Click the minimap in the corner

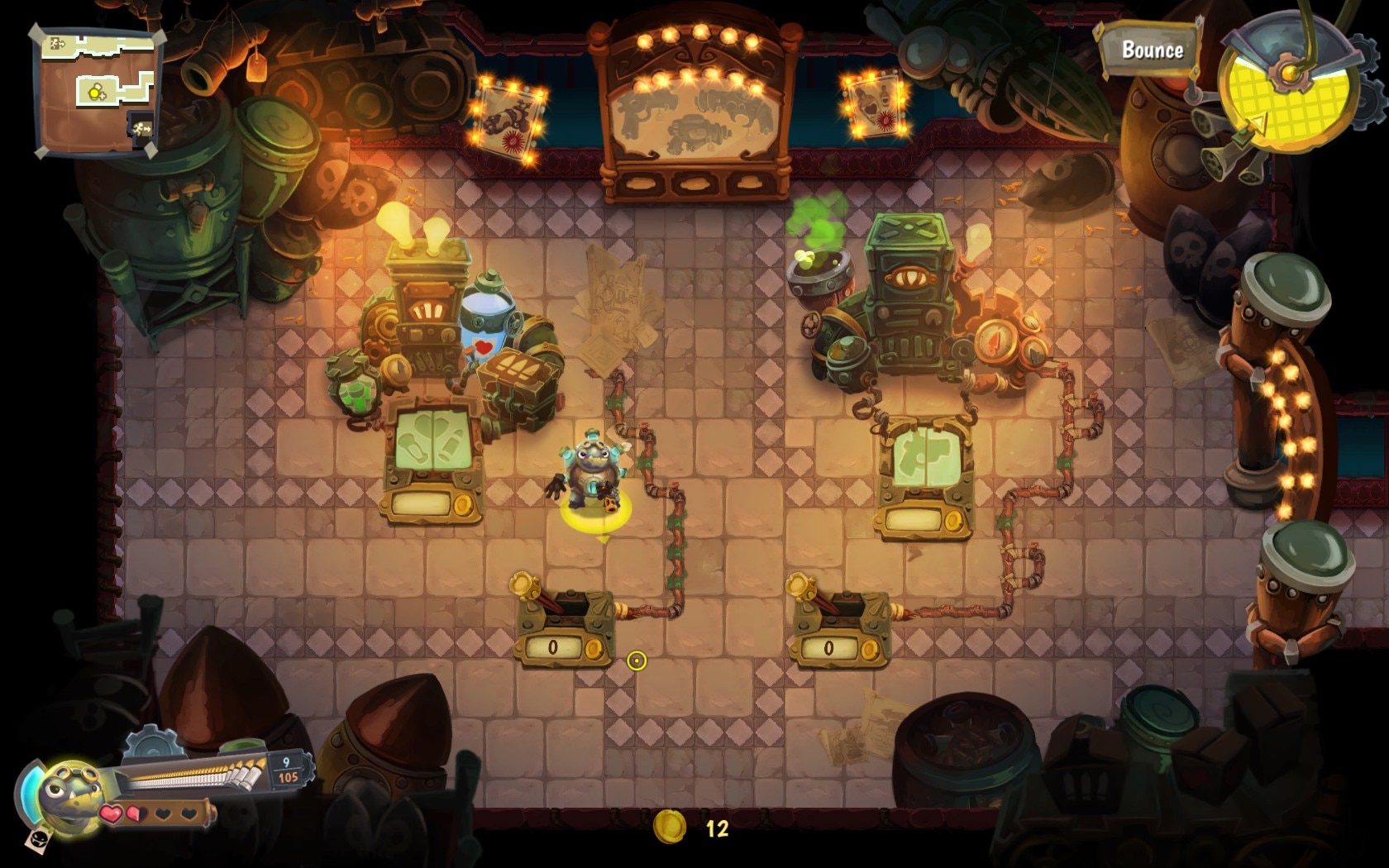coord(97,91)
